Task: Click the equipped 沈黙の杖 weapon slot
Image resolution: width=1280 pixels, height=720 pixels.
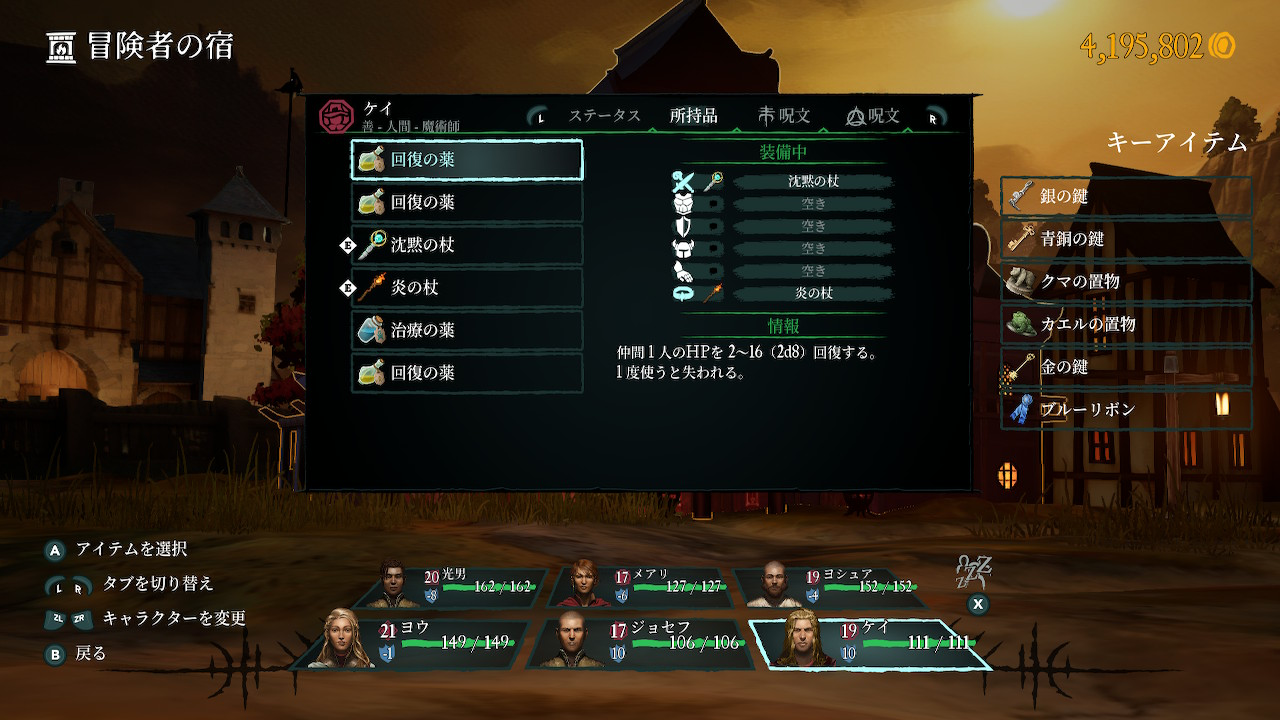Action: pyautogui.click(x=812, y=182)
